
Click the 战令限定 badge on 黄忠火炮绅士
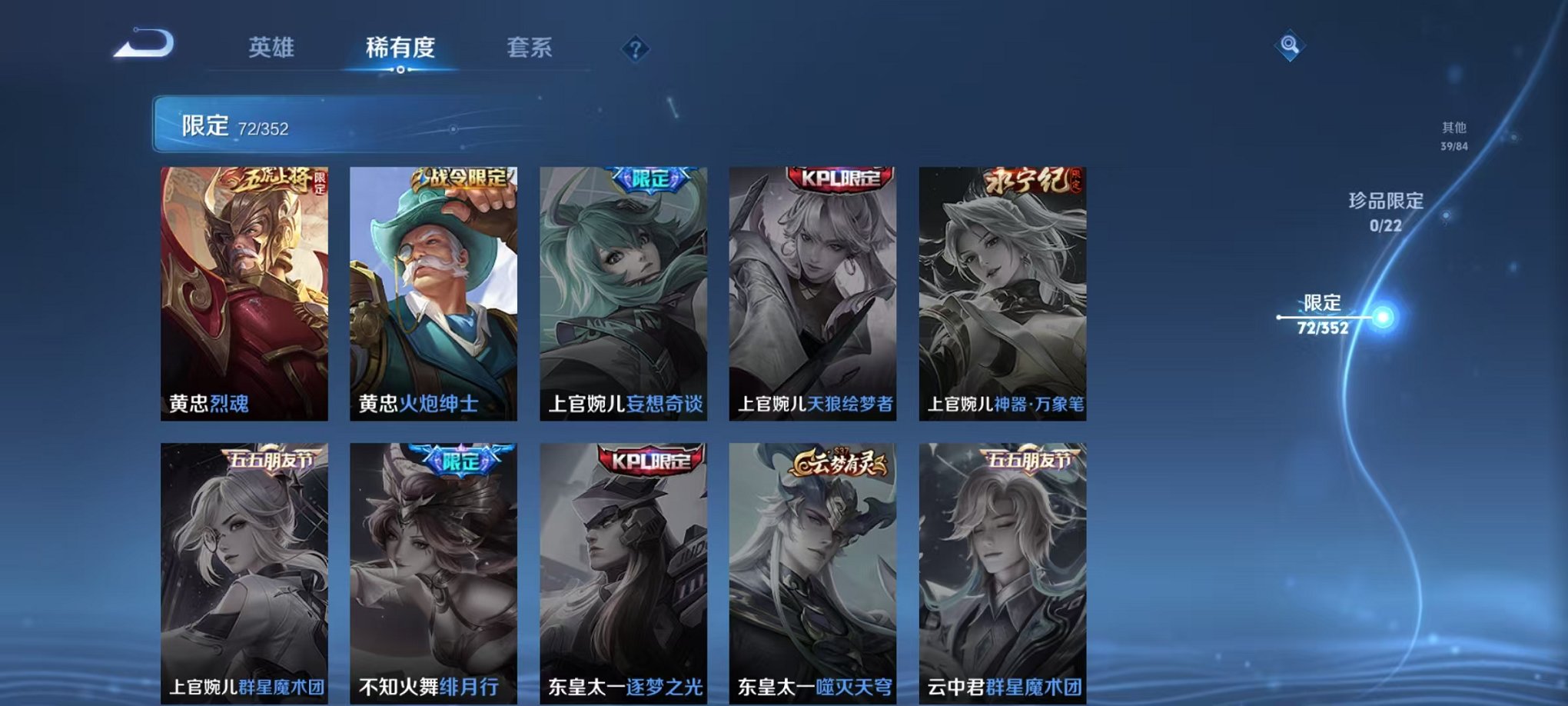[x=460, y=178]
